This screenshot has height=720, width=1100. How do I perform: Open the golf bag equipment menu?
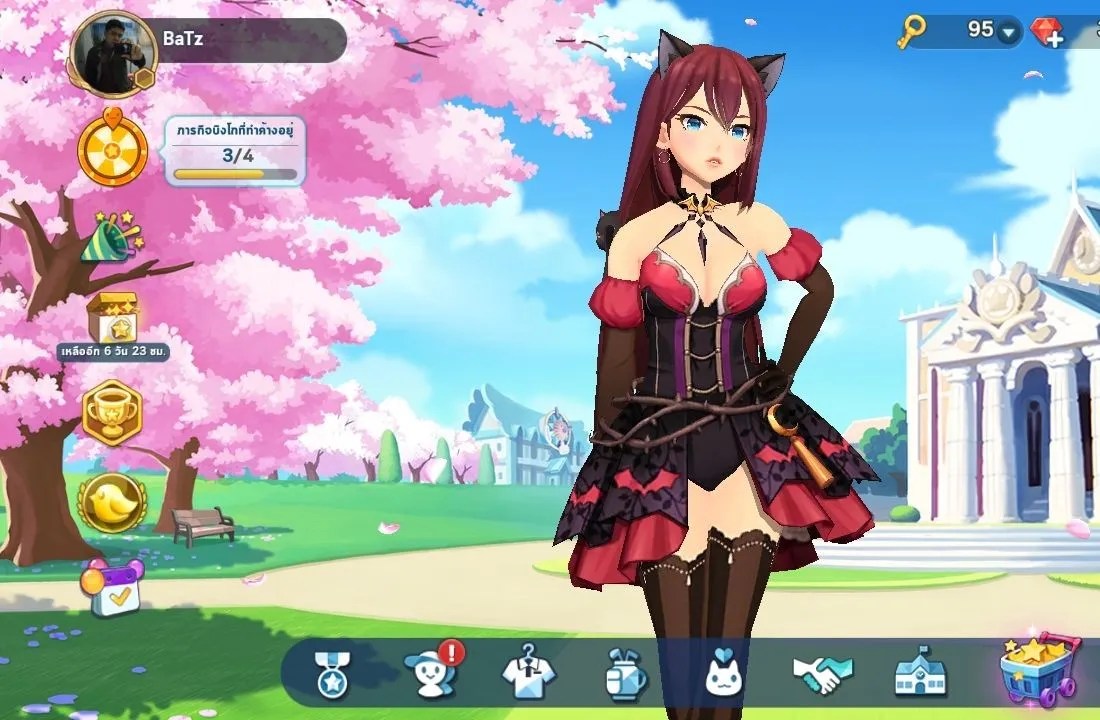point(626,674)
